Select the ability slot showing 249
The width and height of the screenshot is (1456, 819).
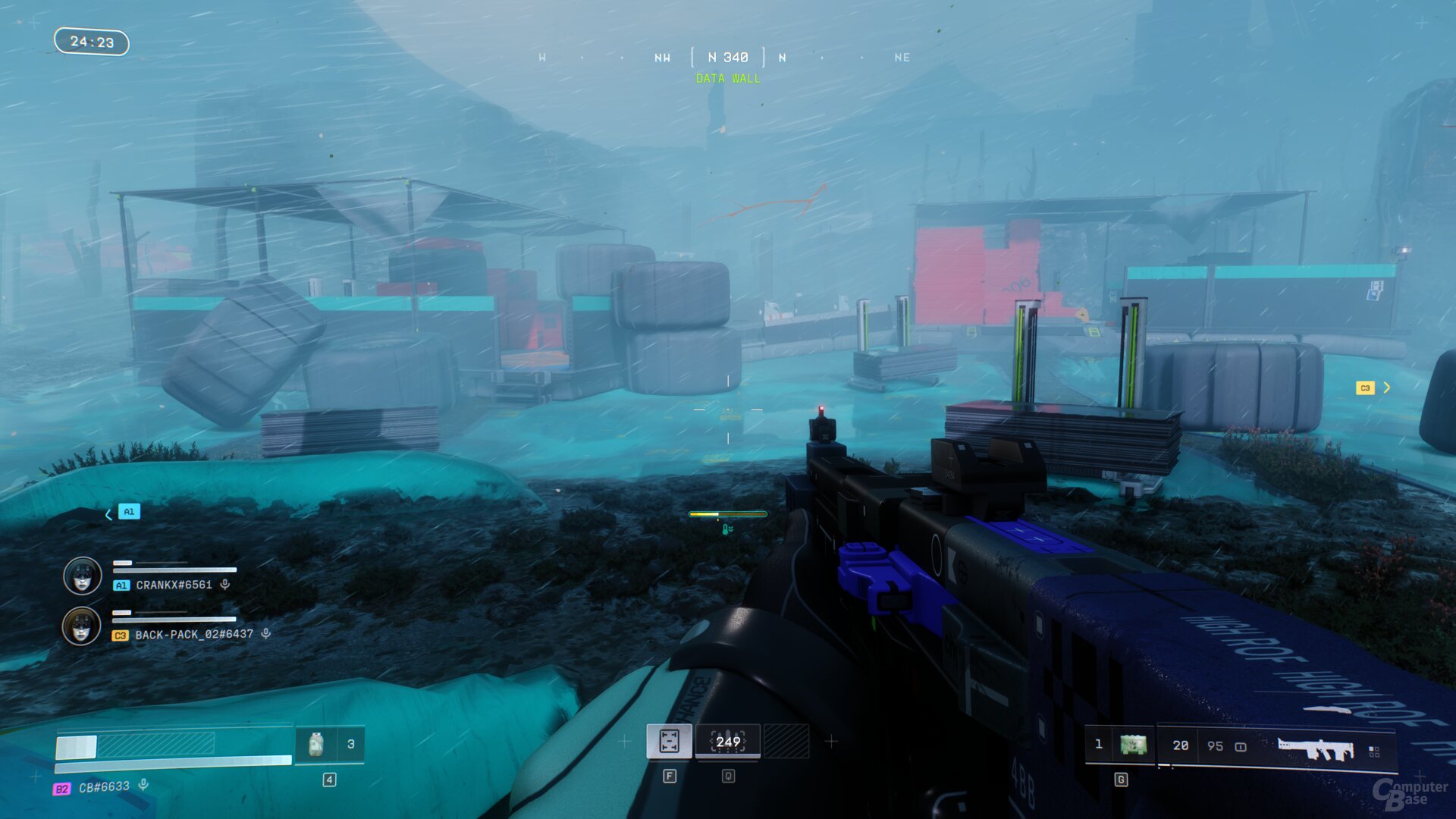coord(728,742)
